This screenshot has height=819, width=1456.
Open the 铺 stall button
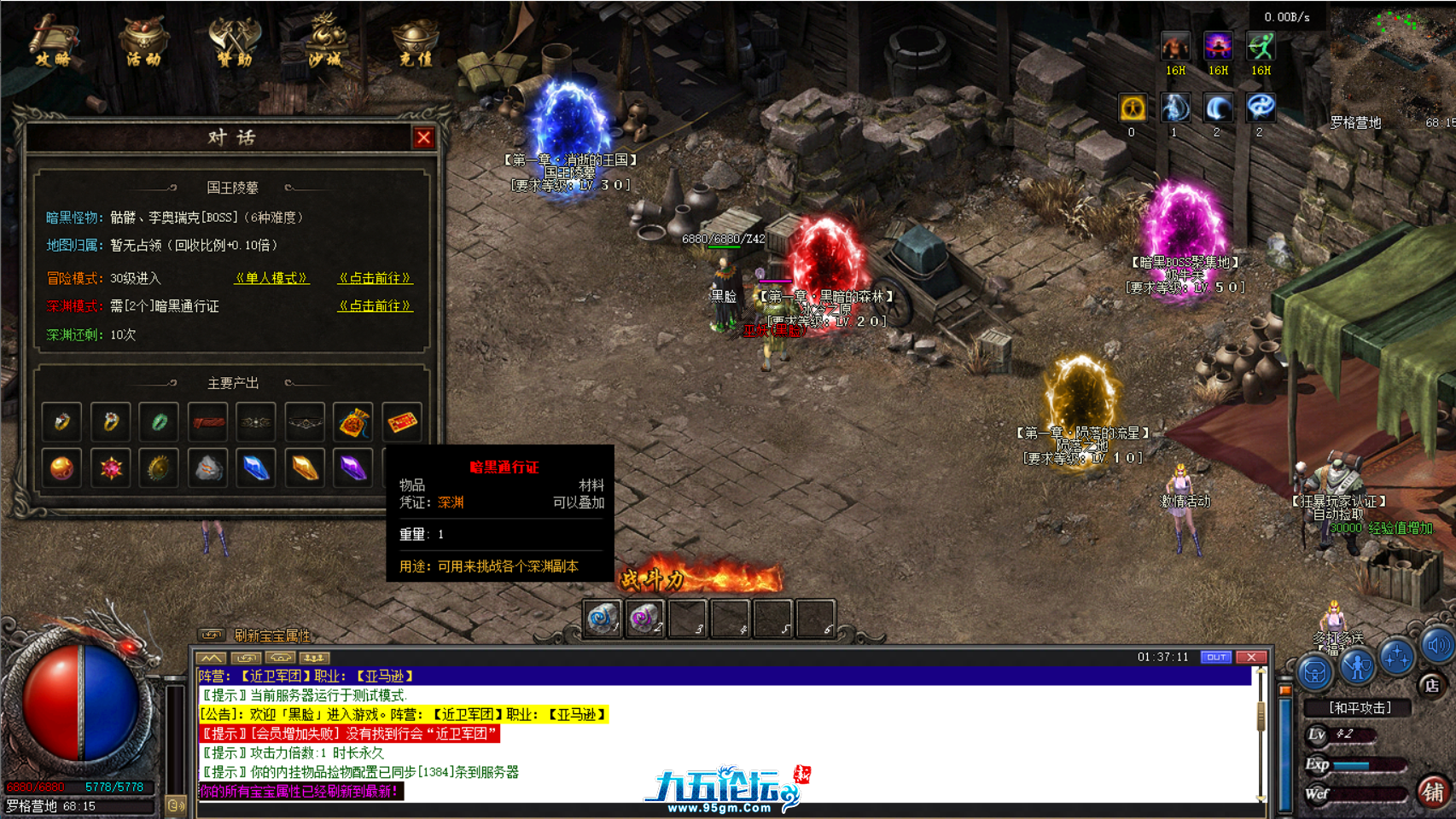1433,792
